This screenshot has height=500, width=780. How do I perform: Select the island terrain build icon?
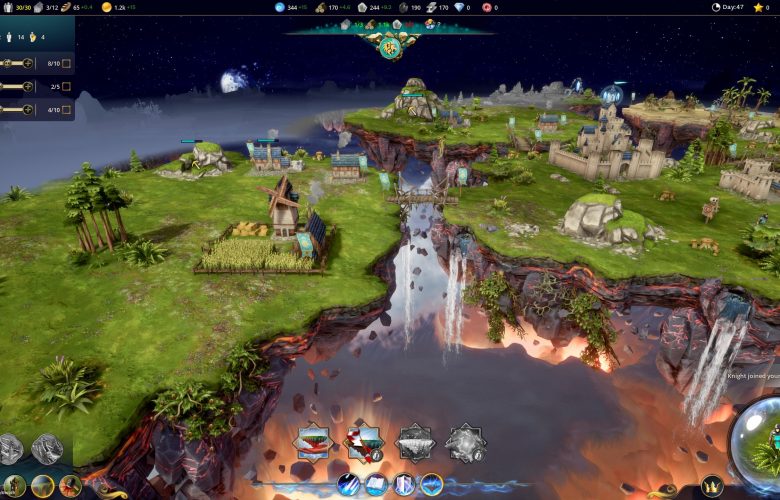pos(312,442)
